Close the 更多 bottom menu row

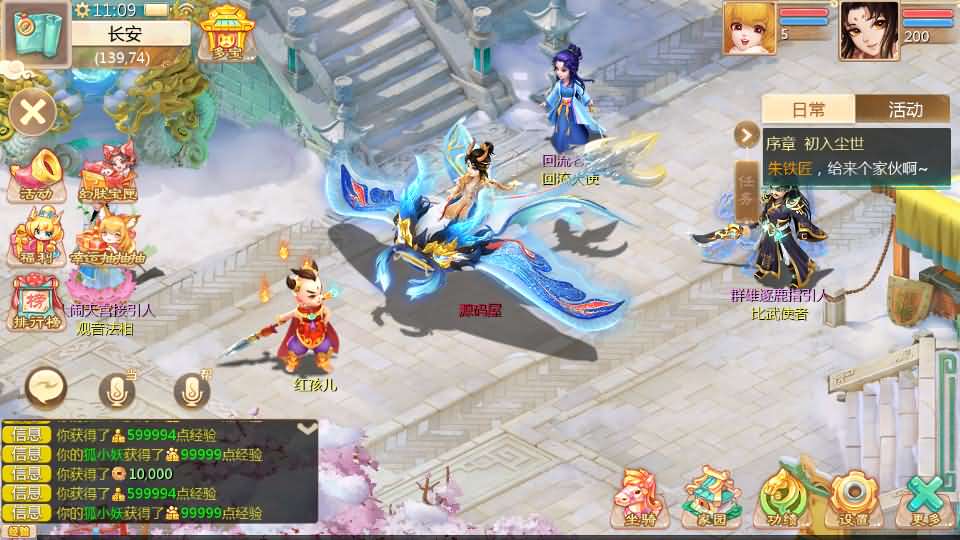(x=926, y=496)
